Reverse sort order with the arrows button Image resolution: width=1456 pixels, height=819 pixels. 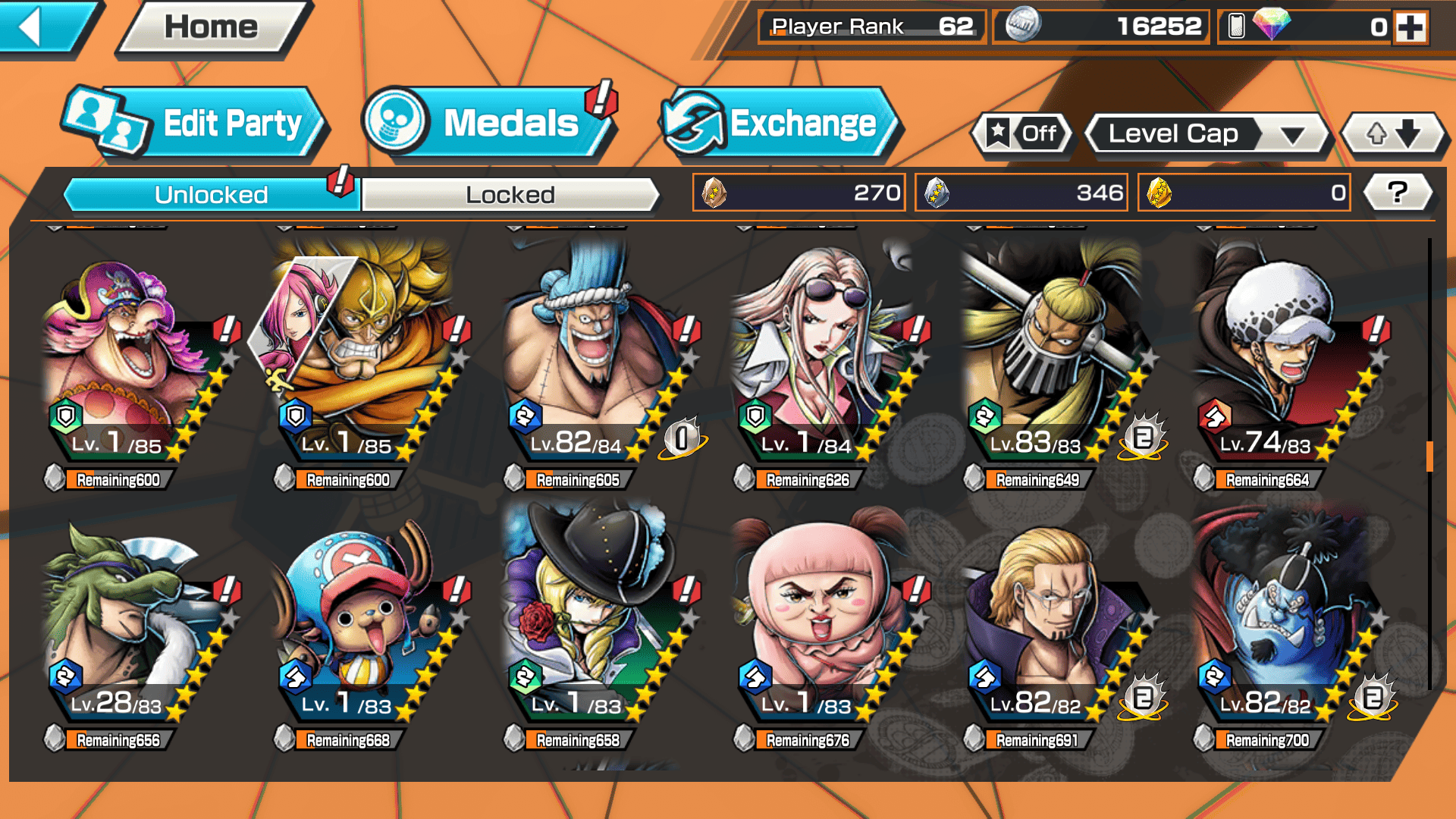click(x=1393, y=134)
